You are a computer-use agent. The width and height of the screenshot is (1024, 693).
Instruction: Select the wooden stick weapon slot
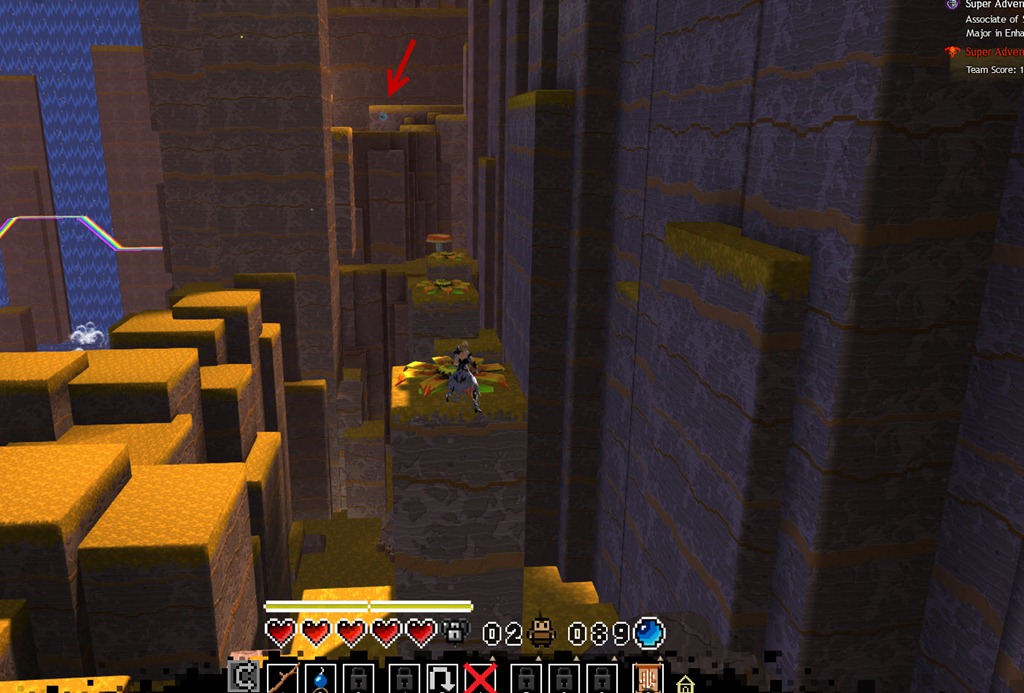(282, 679)
